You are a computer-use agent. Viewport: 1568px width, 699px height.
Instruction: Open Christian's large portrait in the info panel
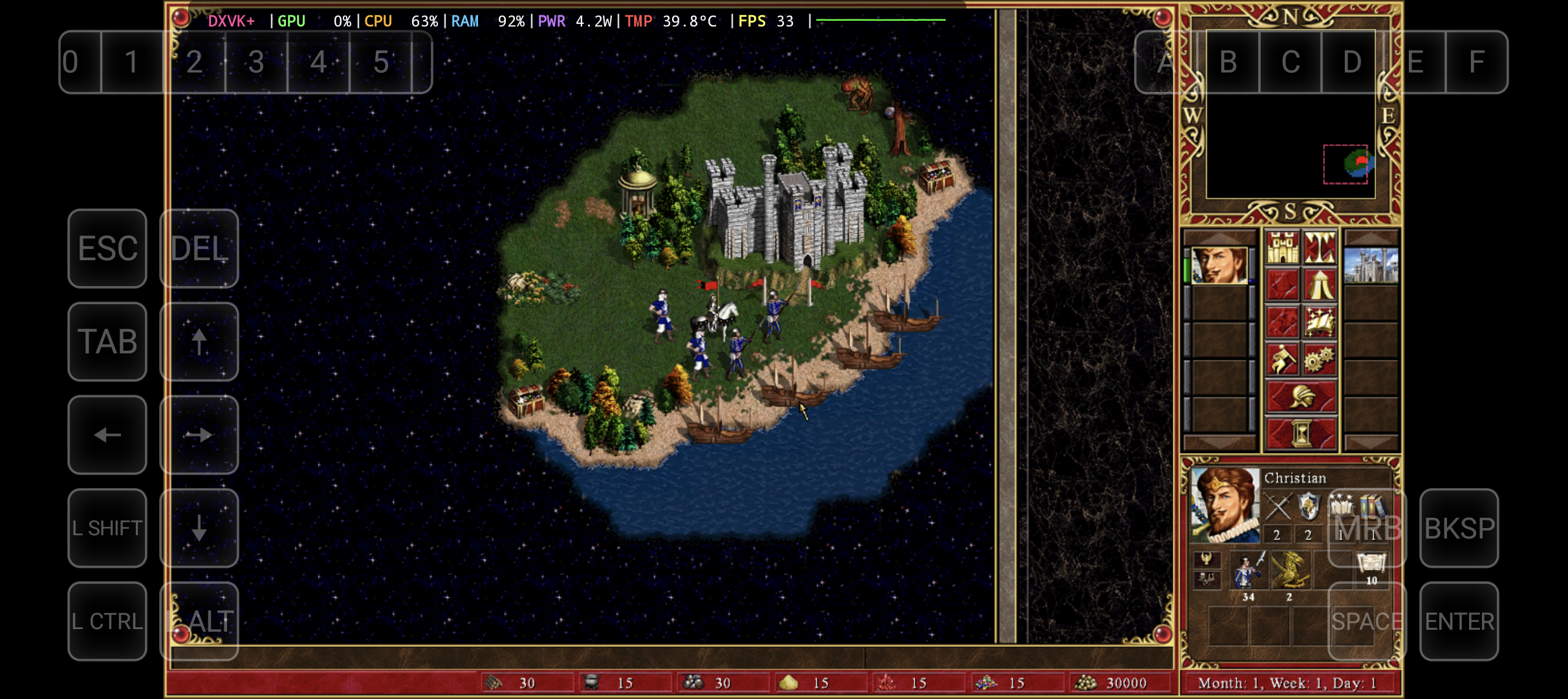pos(1225,505)
